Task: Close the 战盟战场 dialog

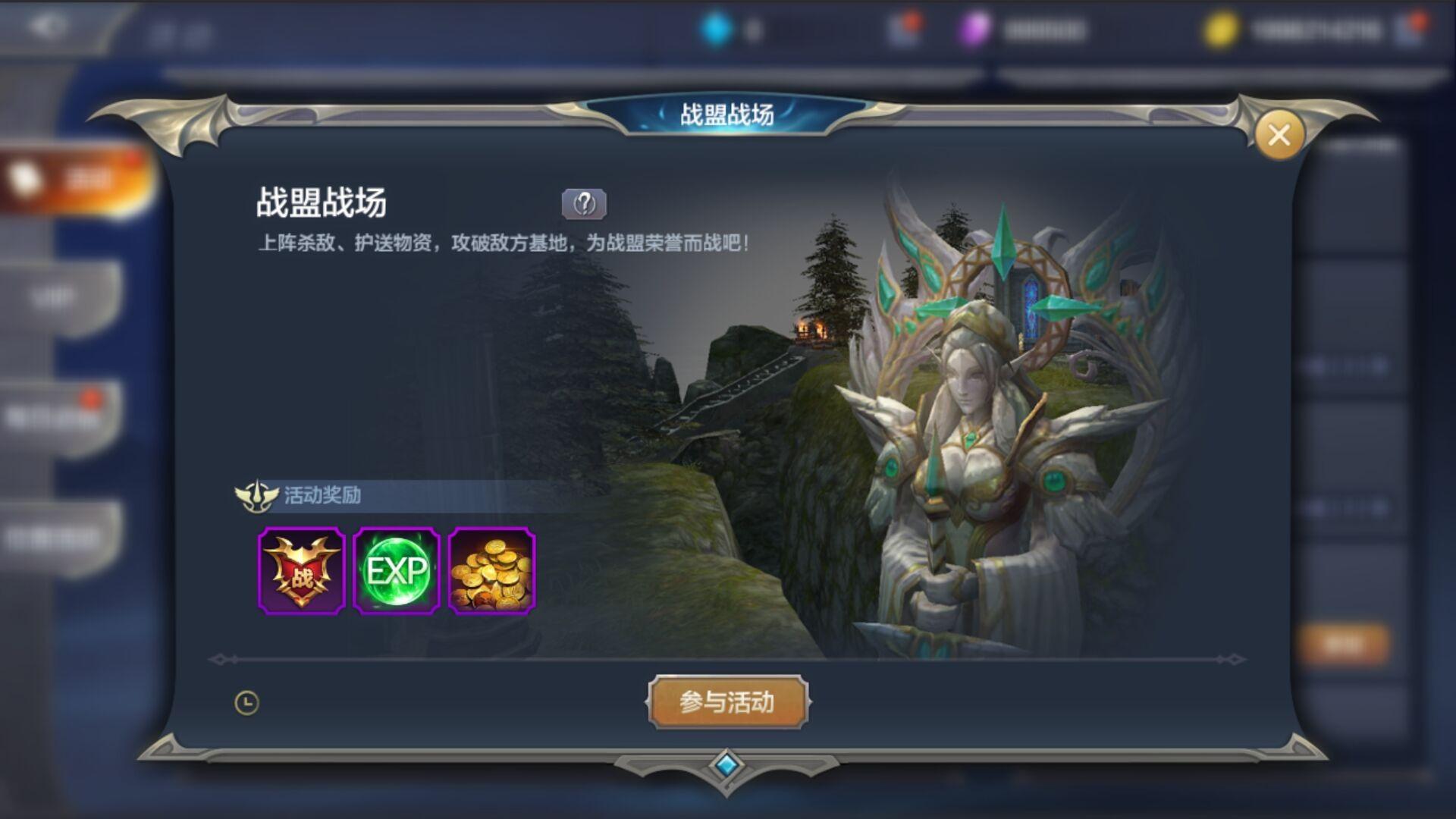Action: [x=1279, y=136]
